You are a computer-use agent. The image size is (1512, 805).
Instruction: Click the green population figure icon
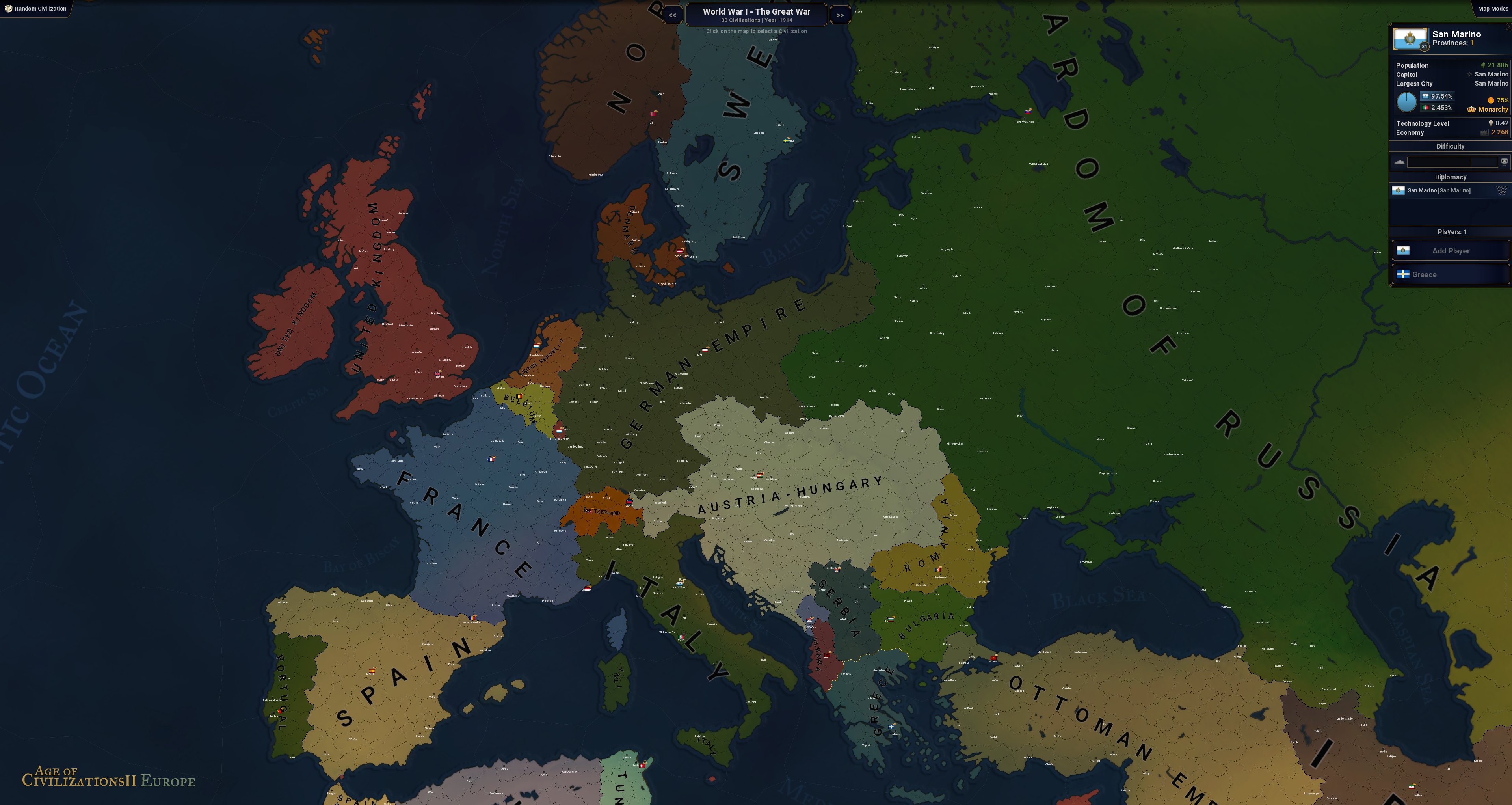point(1483,65)
